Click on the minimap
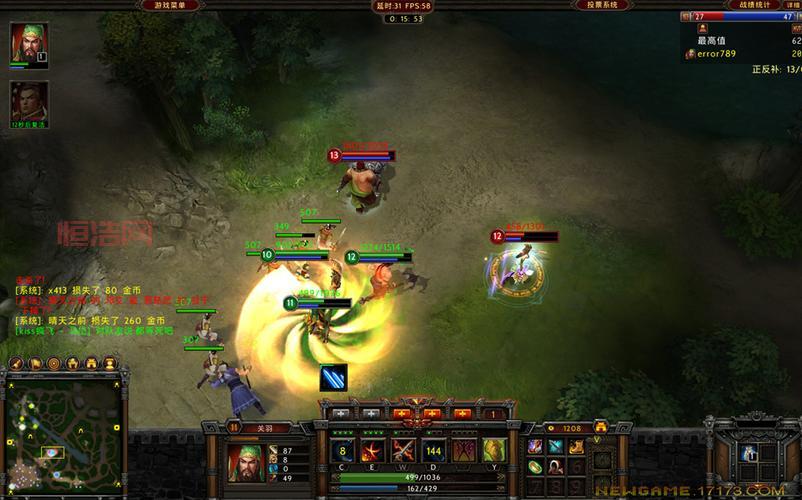Image resolution: width=802 pixels, height=500 pixels. [62, 433]
